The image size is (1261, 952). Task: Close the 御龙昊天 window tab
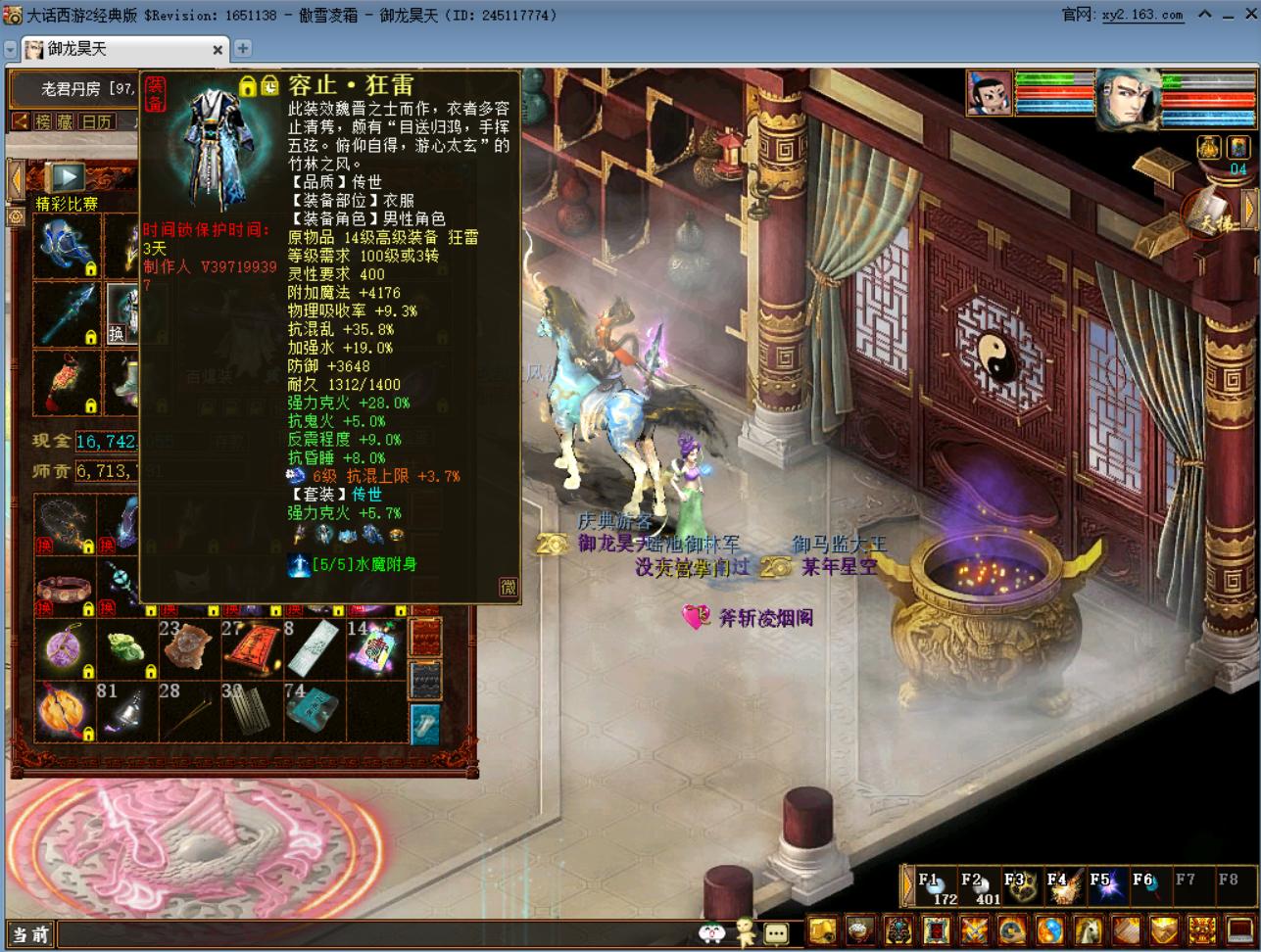[x=218, y=49]
